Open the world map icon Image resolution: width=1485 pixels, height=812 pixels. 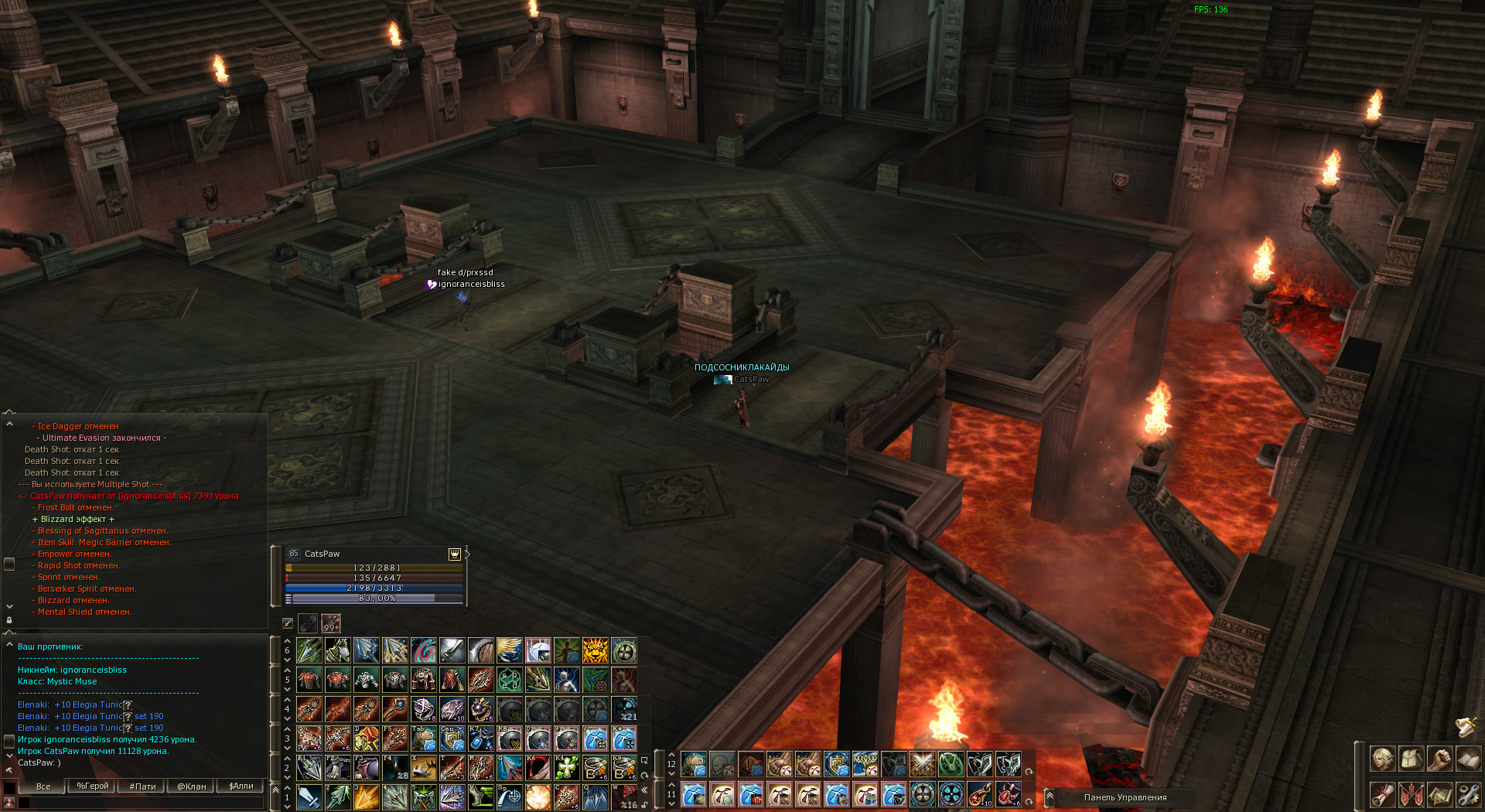tap(1439, 794)
